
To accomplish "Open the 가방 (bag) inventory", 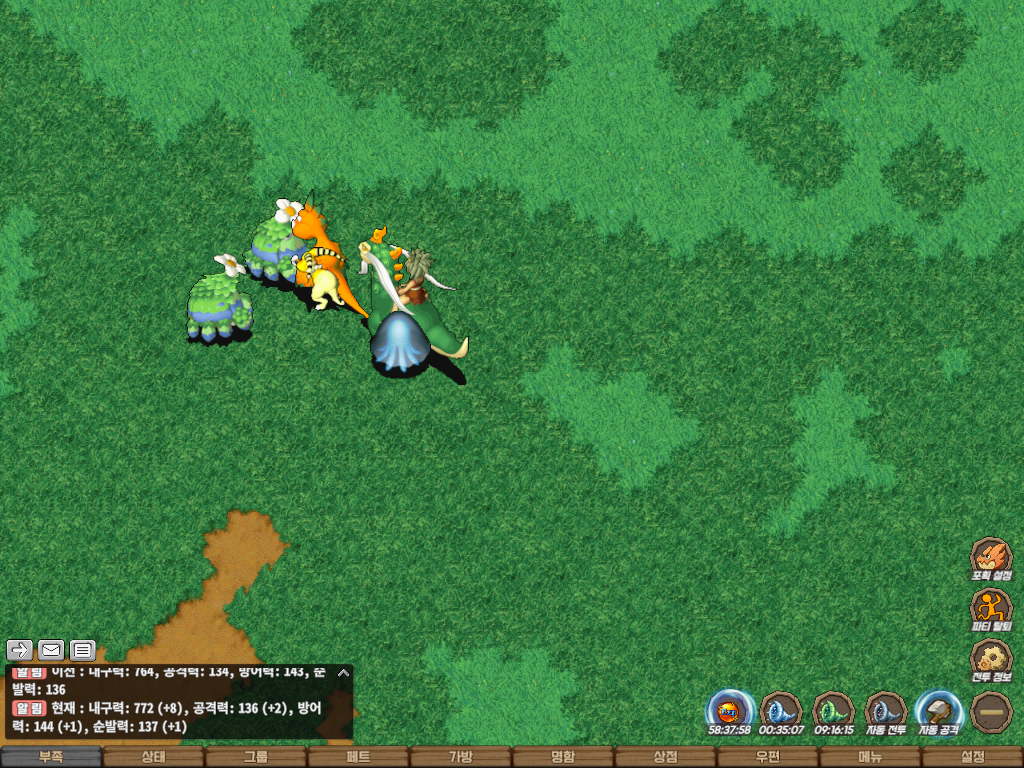I will click(460, 757).
